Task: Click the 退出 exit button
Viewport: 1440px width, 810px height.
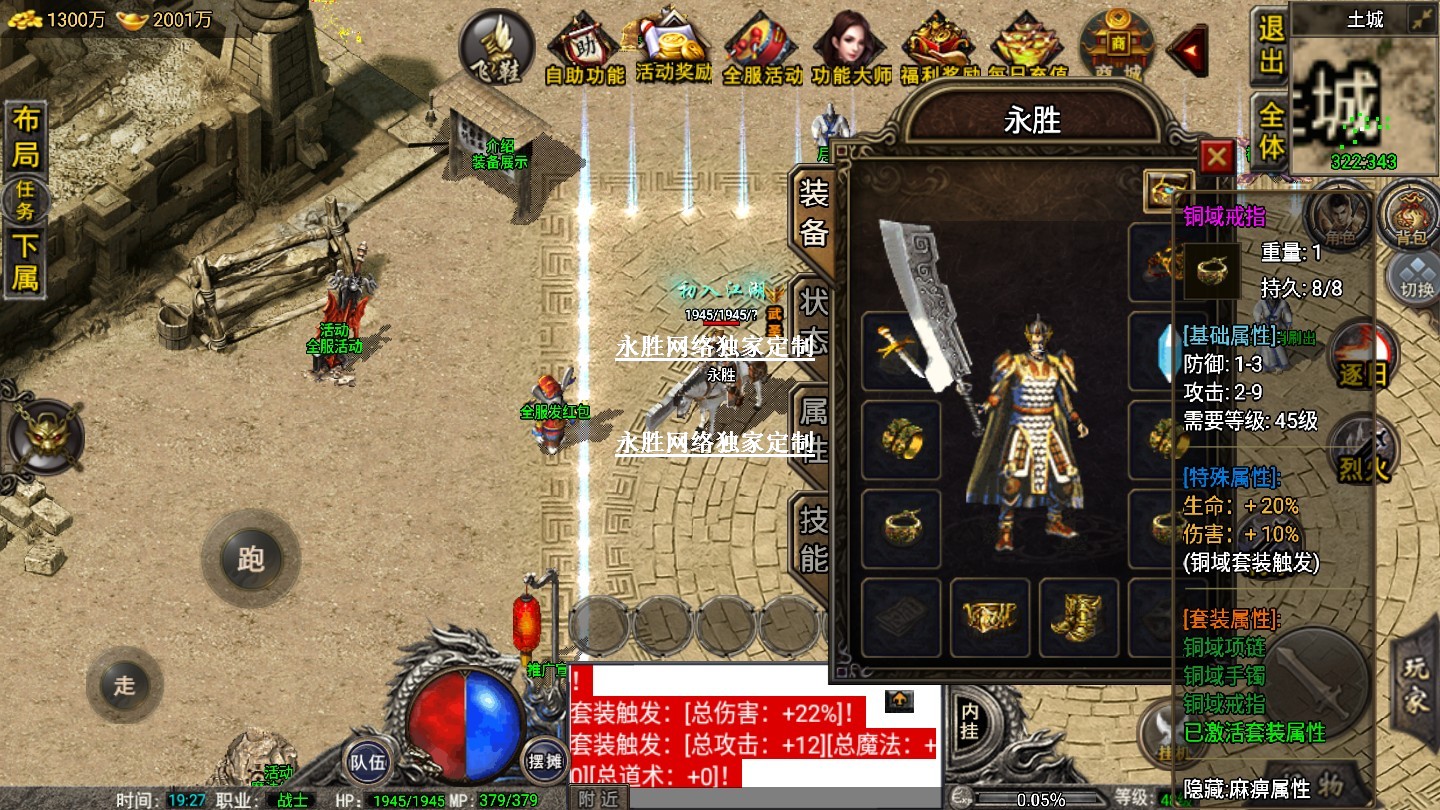Action: [x=1270, y=45]
